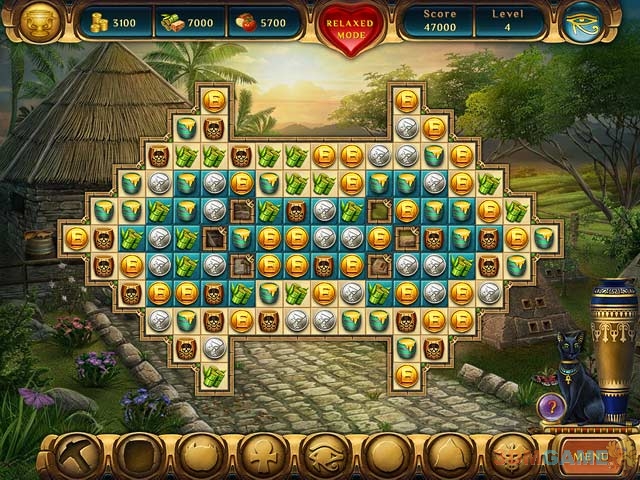Open the golden trophy cup icon

[40, 22]
